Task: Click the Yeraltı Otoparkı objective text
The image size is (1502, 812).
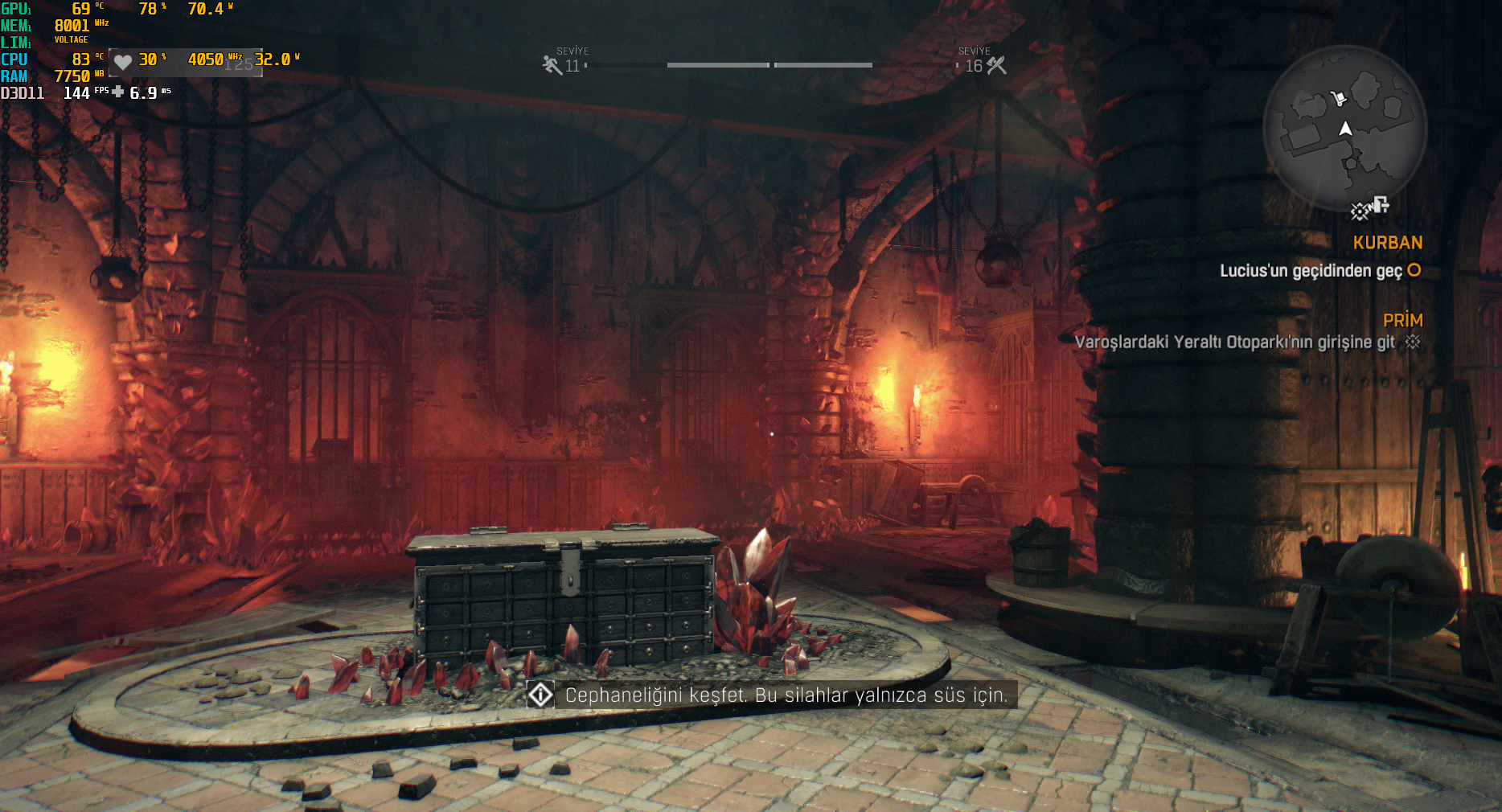Action: point(1234,342)
